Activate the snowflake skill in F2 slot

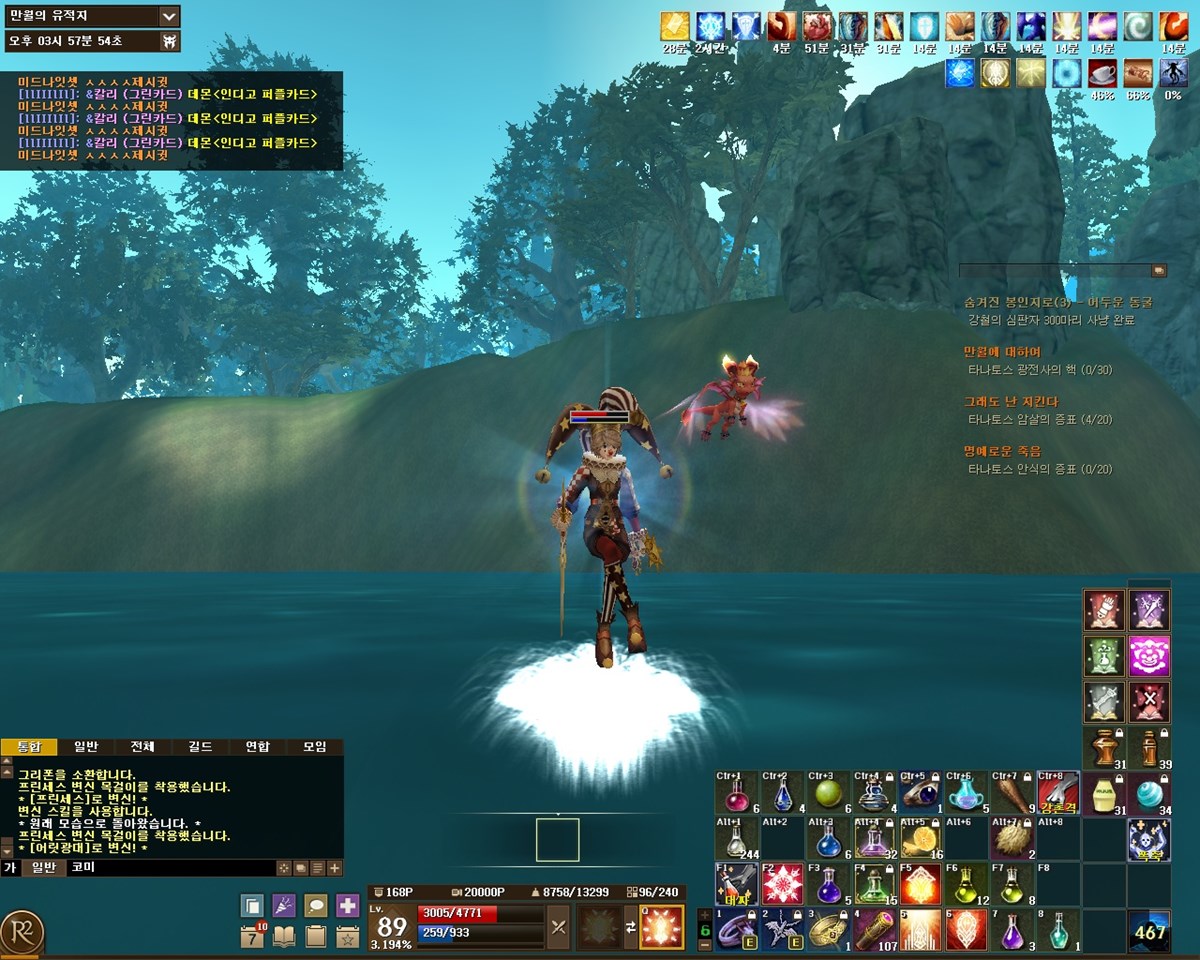coord(781,884)
